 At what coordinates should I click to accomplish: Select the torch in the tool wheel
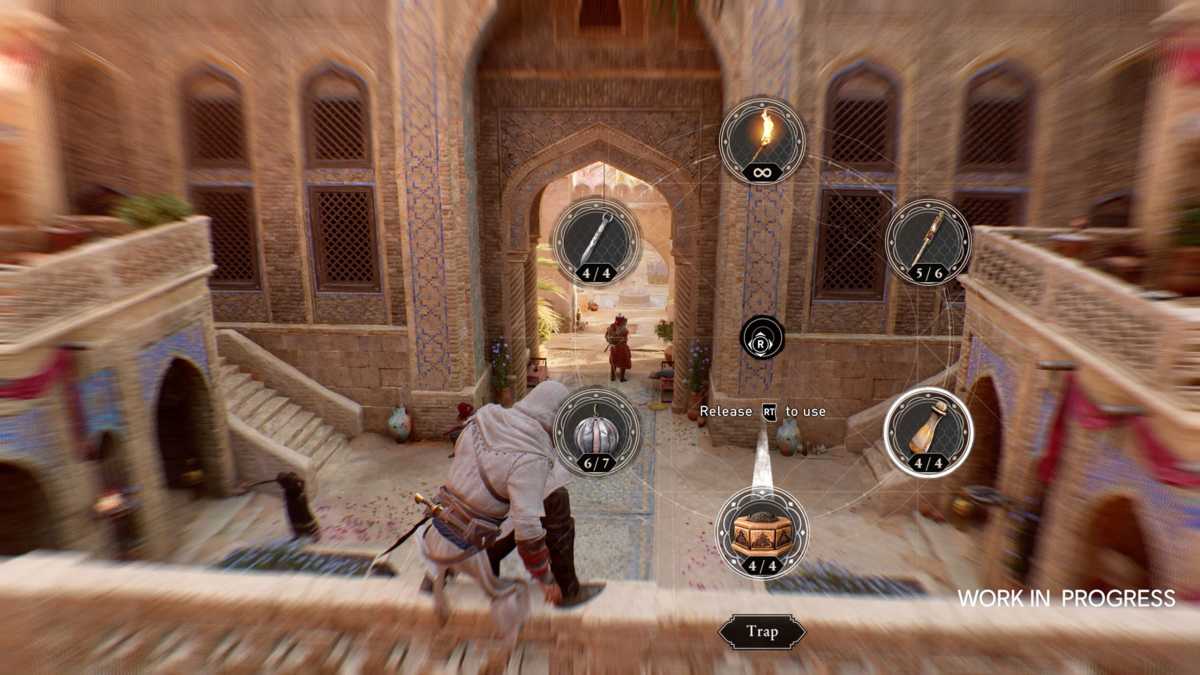(762, 139)
